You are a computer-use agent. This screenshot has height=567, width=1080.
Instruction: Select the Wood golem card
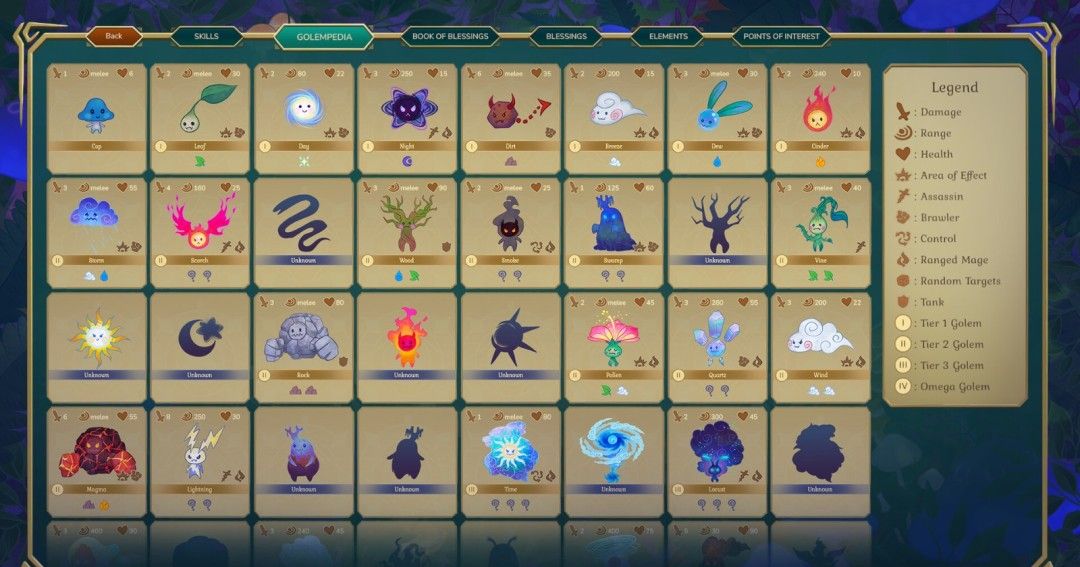coord(407,232)
